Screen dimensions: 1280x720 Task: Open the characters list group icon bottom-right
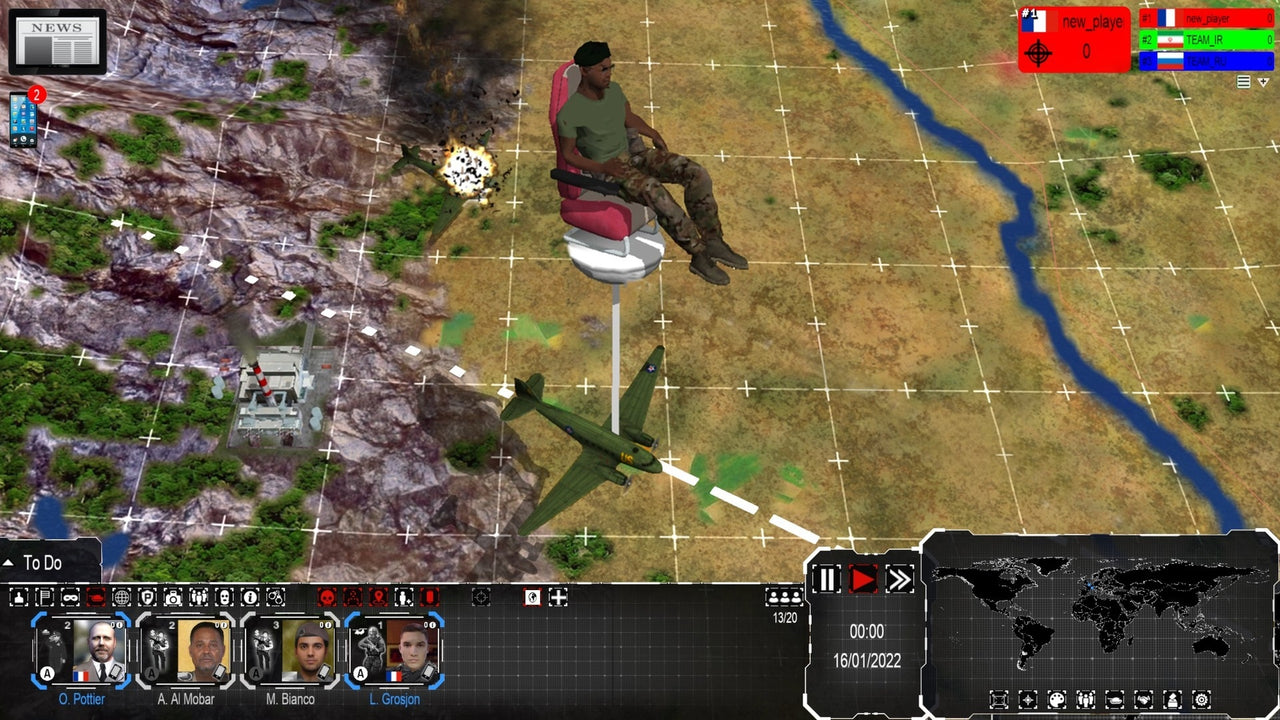(1087, 699)
